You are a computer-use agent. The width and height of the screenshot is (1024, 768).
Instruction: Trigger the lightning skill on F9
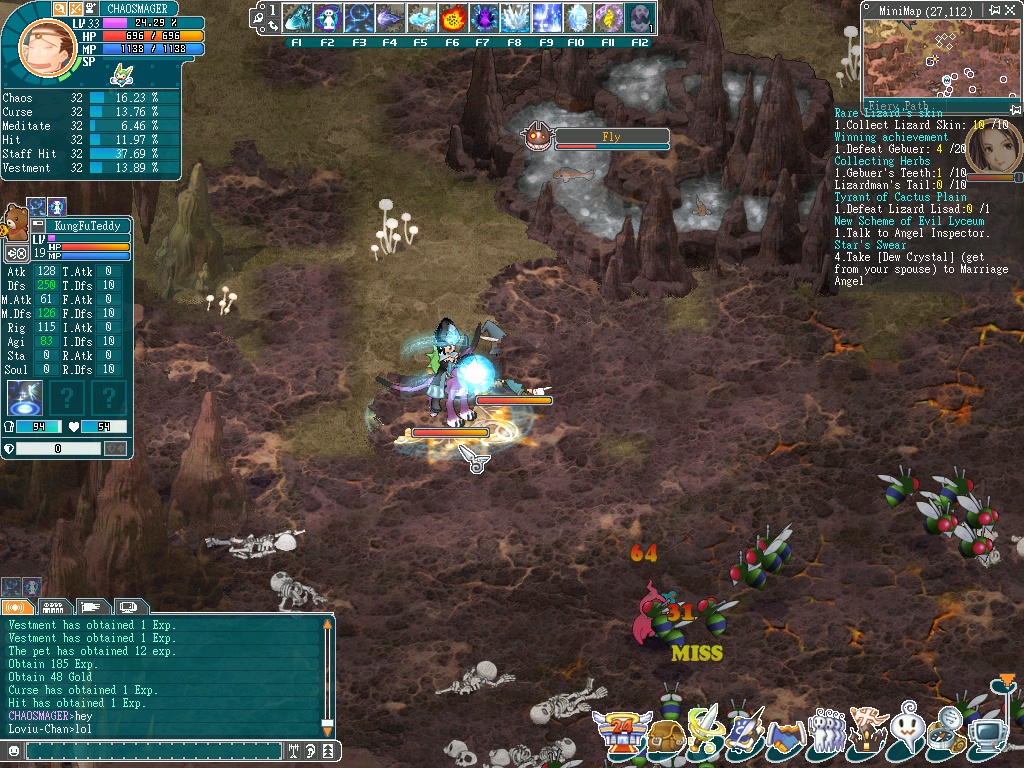pyautogui.click(x=546, y=18)
